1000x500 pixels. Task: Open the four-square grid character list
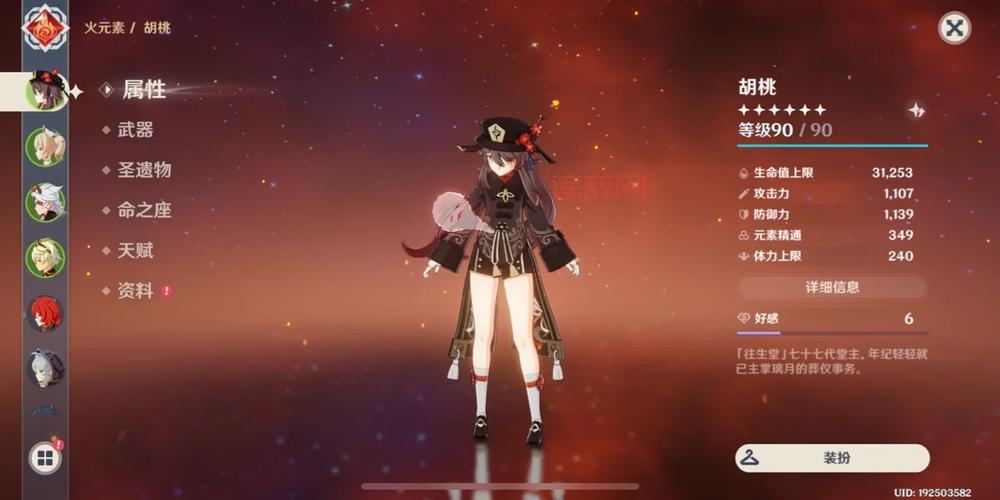coord(45,459)
